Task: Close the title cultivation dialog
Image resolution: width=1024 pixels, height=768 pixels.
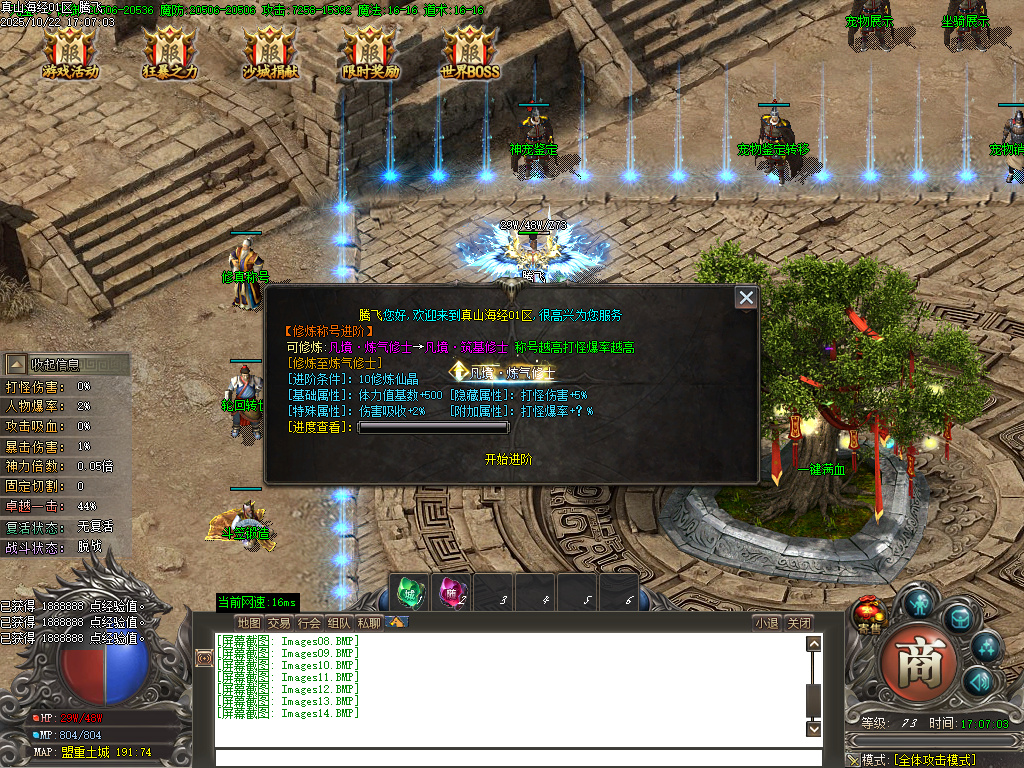Action: coord(746,298)
